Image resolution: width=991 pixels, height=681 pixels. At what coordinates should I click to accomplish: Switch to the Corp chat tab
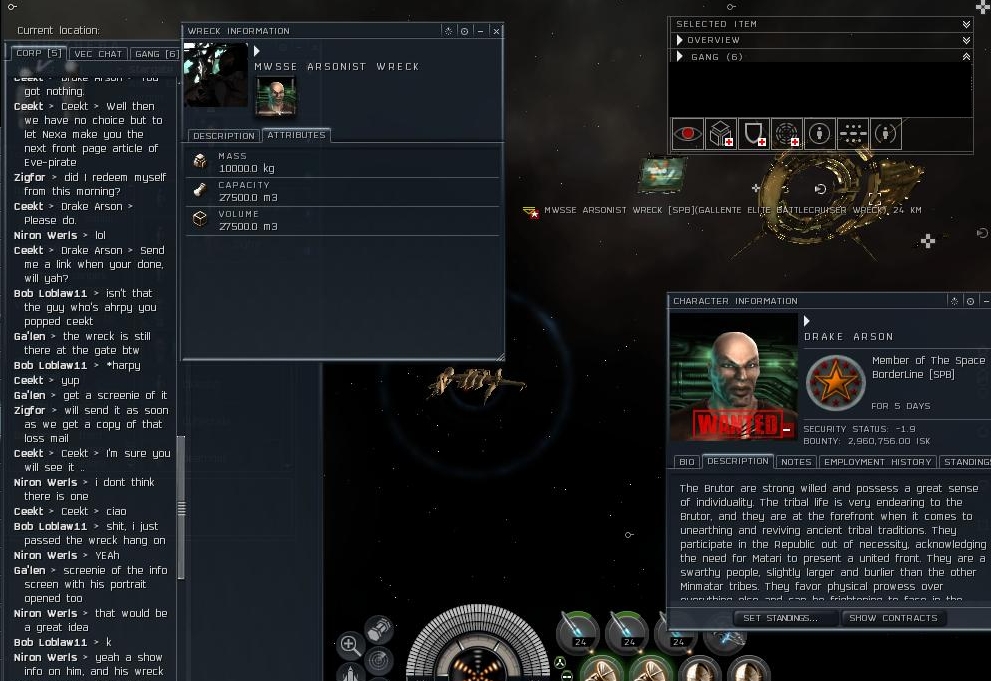tap(38, 53)
